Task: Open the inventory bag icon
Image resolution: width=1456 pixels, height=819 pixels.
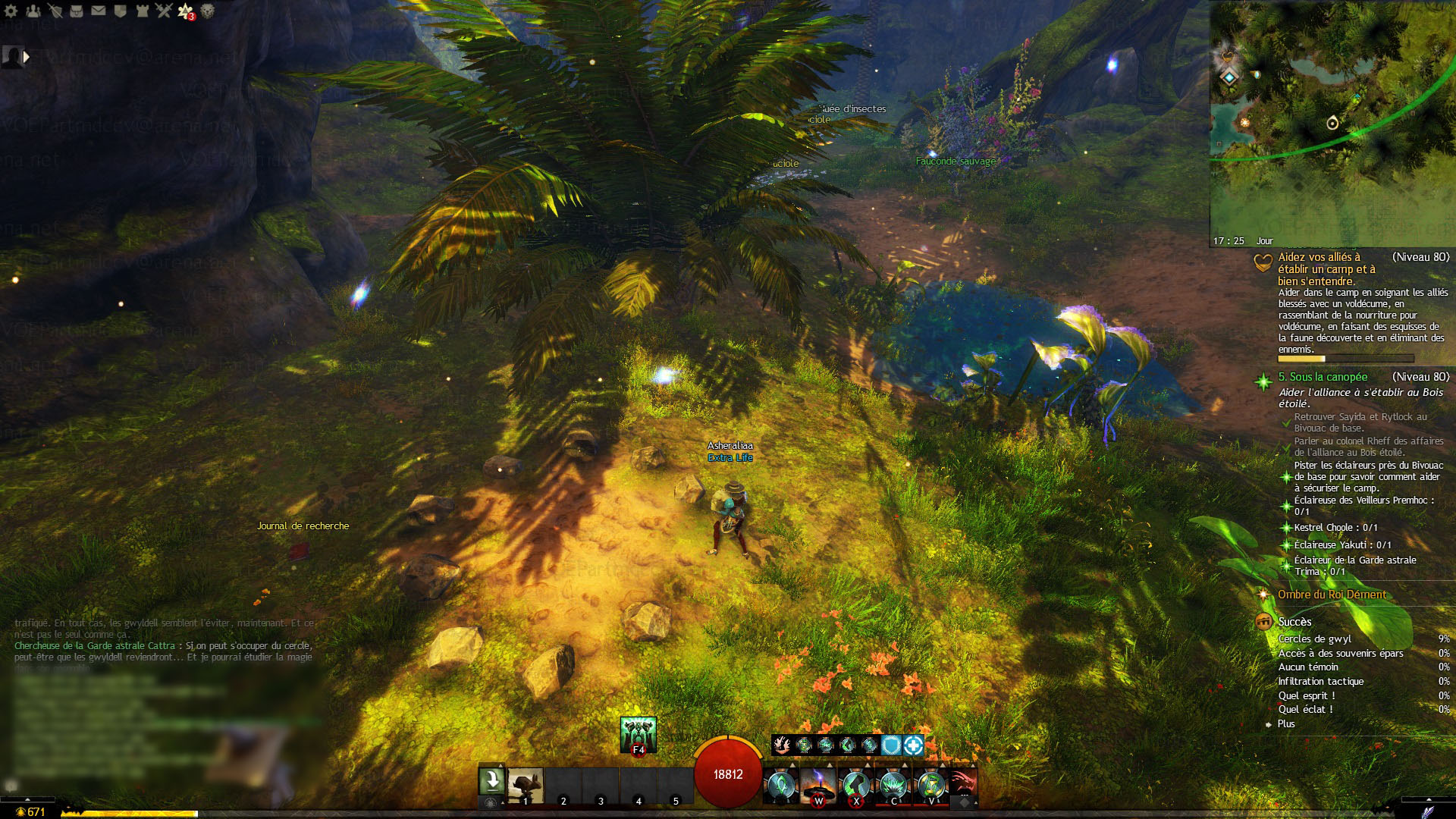Action: click(x=77, y=11)
